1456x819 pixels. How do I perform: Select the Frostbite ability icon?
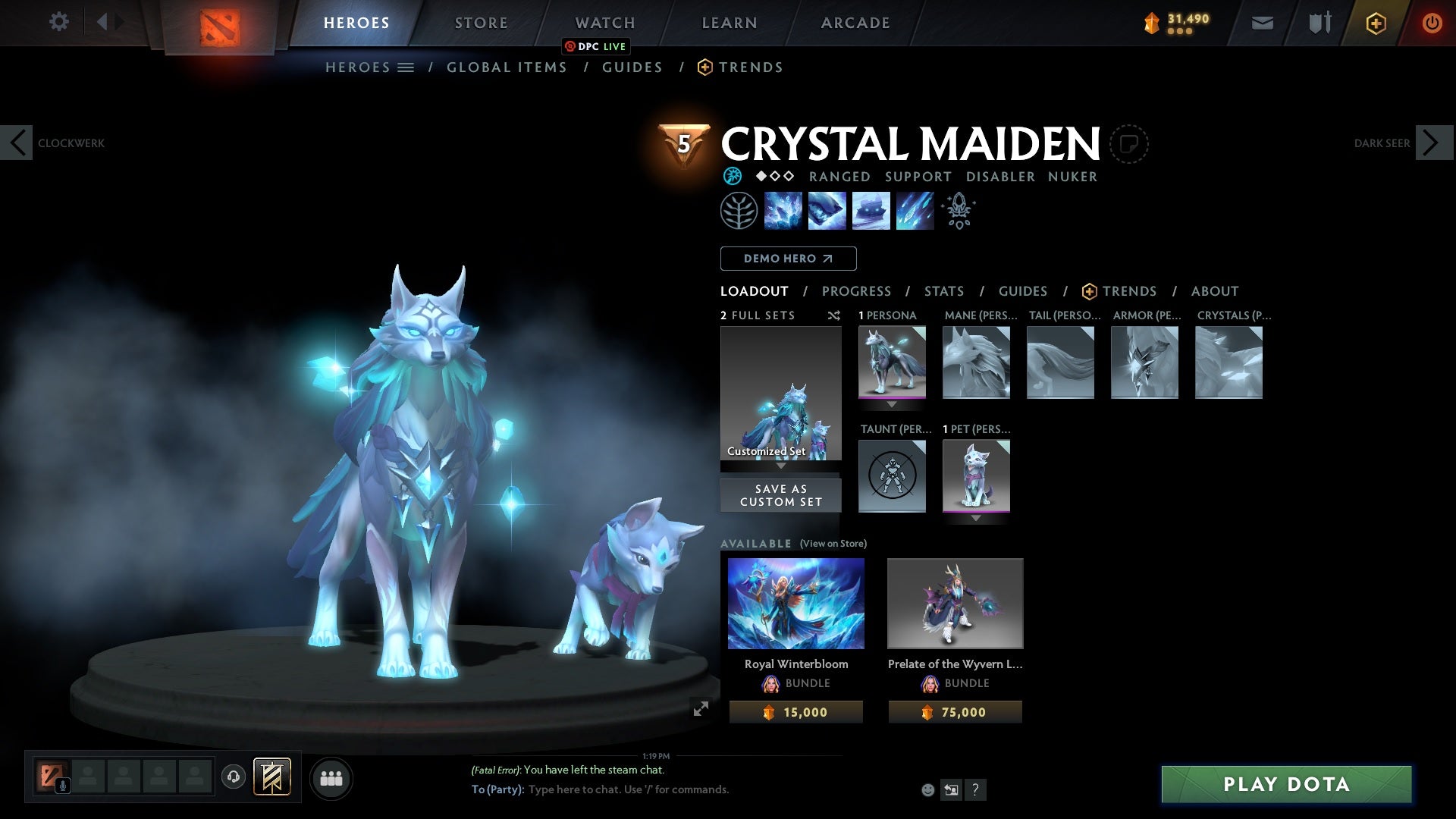pos(827,210)
